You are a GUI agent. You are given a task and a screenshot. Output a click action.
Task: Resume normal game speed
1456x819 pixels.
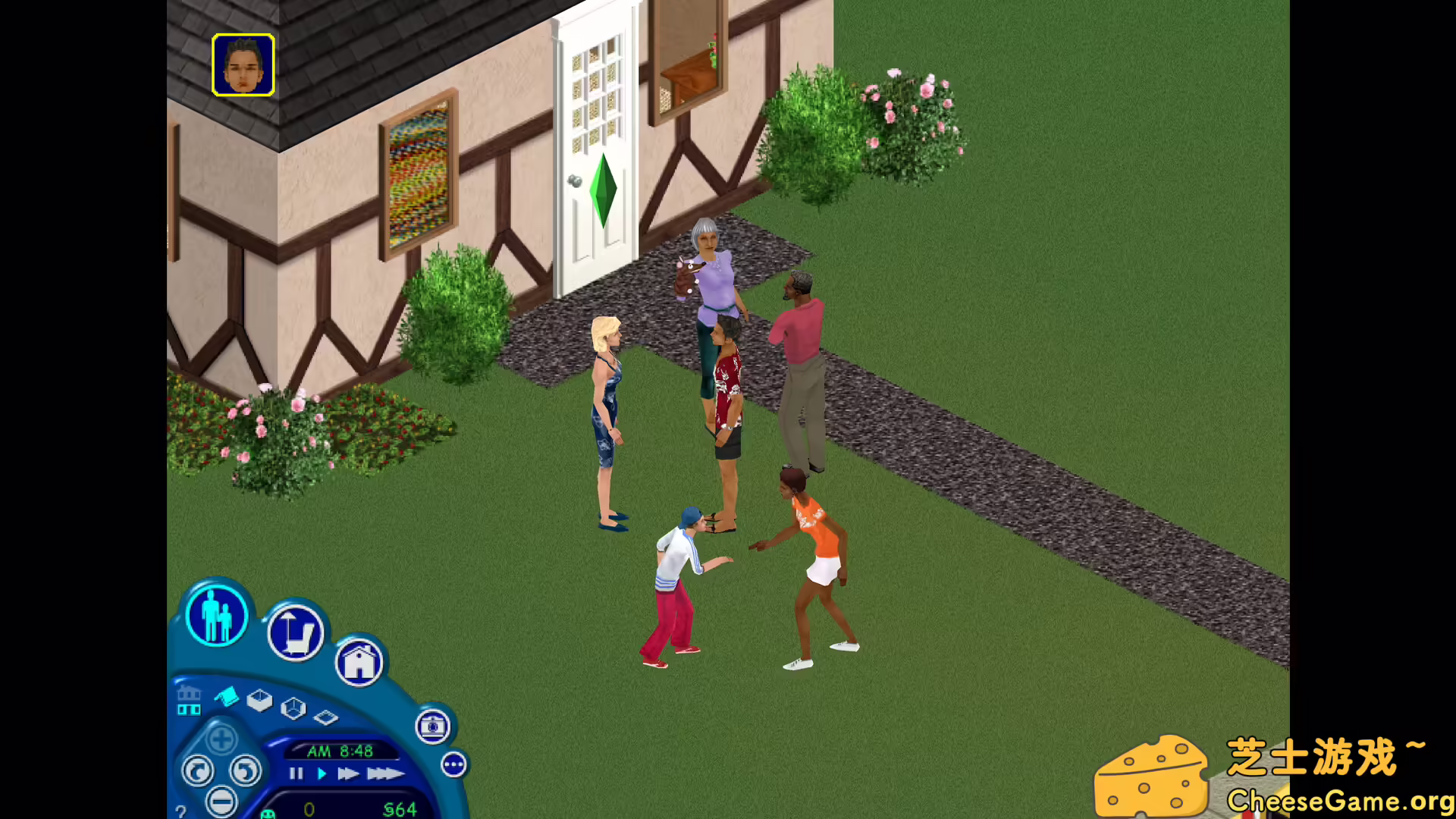(322, 773)
